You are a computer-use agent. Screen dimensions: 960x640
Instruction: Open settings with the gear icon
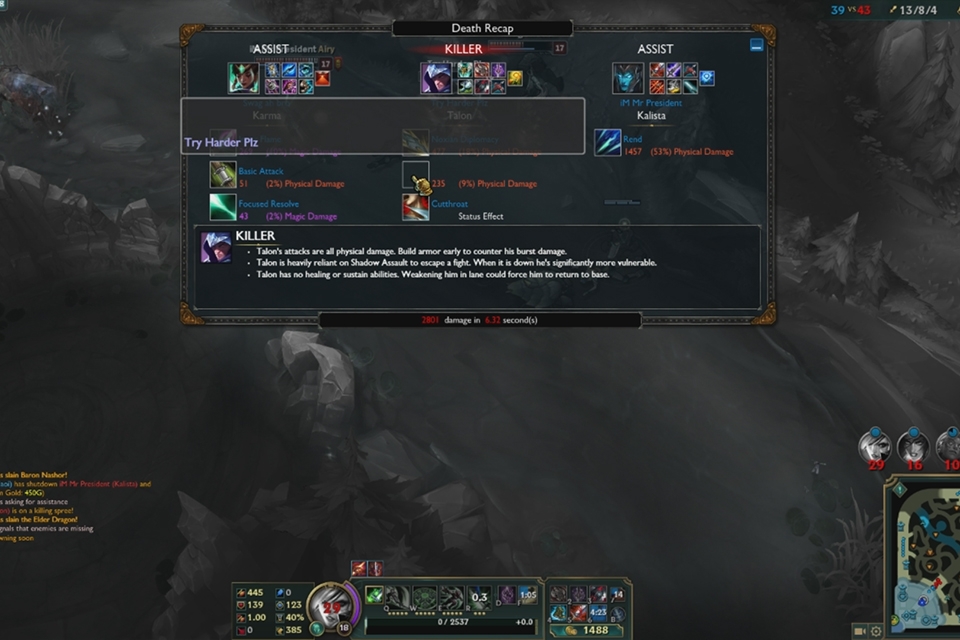pos(876,631)
